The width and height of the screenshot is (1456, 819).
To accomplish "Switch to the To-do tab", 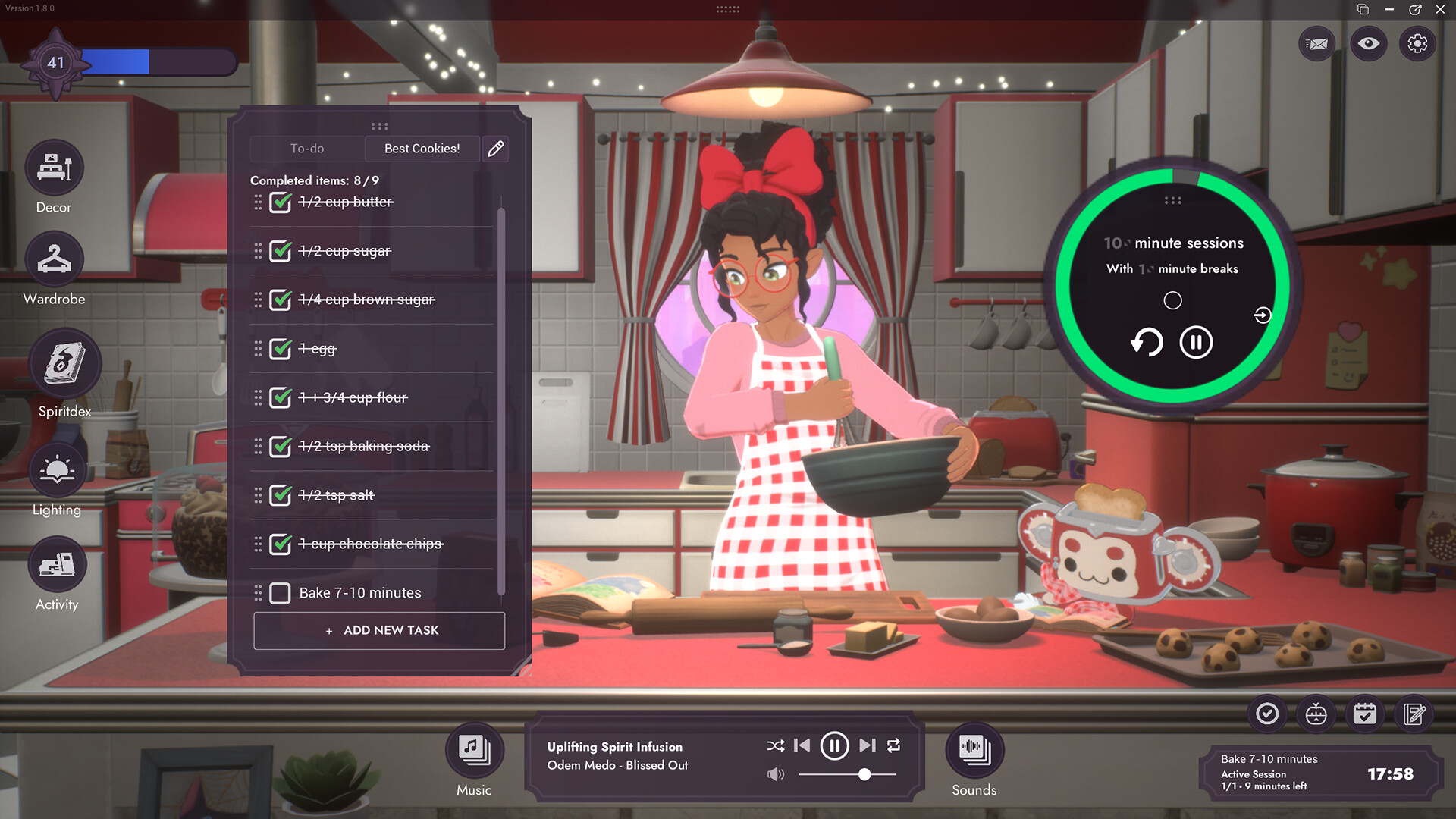I will pos(307,149).
